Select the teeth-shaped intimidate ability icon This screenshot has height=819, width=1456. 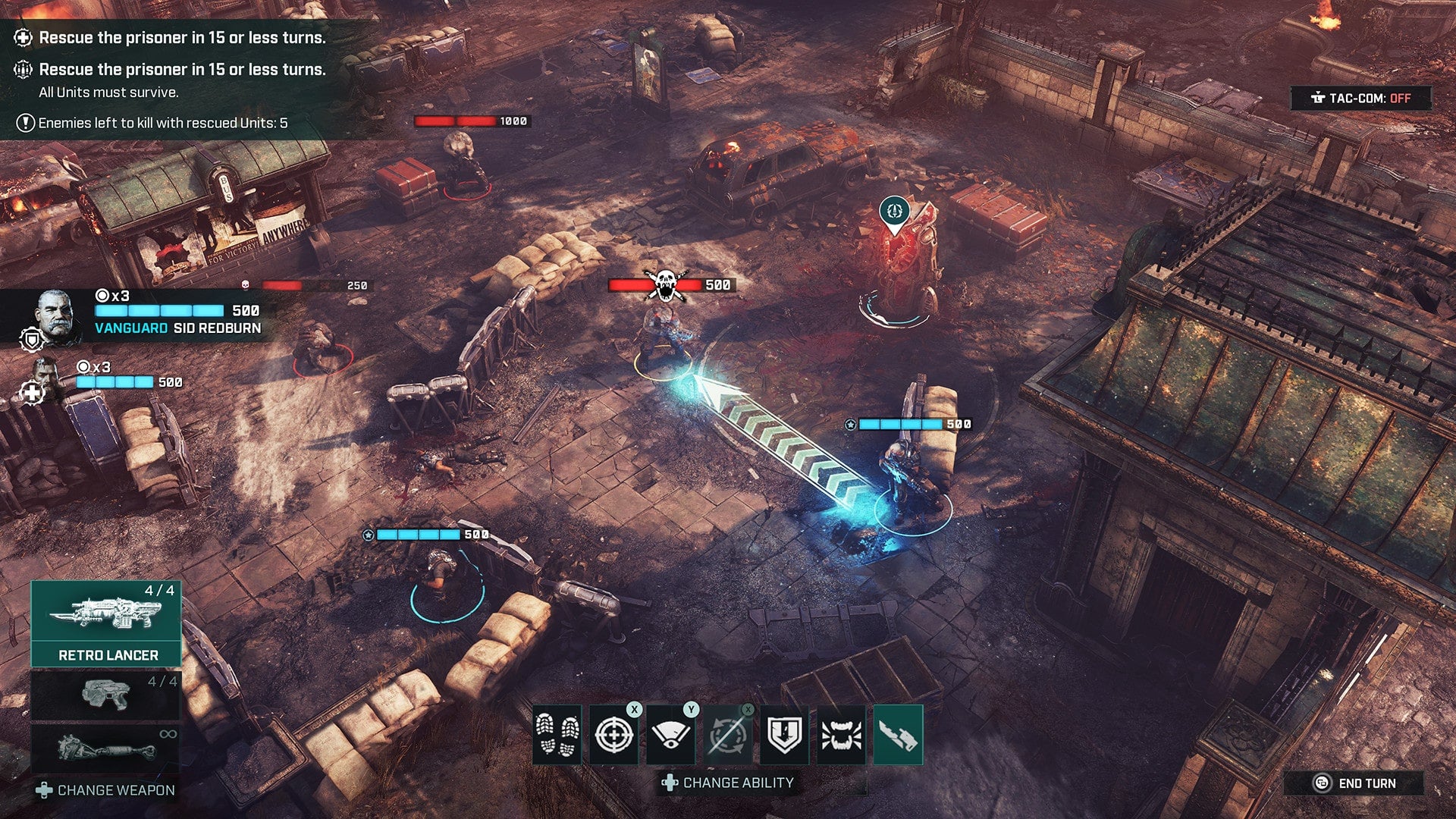click(x=843, y=732)
